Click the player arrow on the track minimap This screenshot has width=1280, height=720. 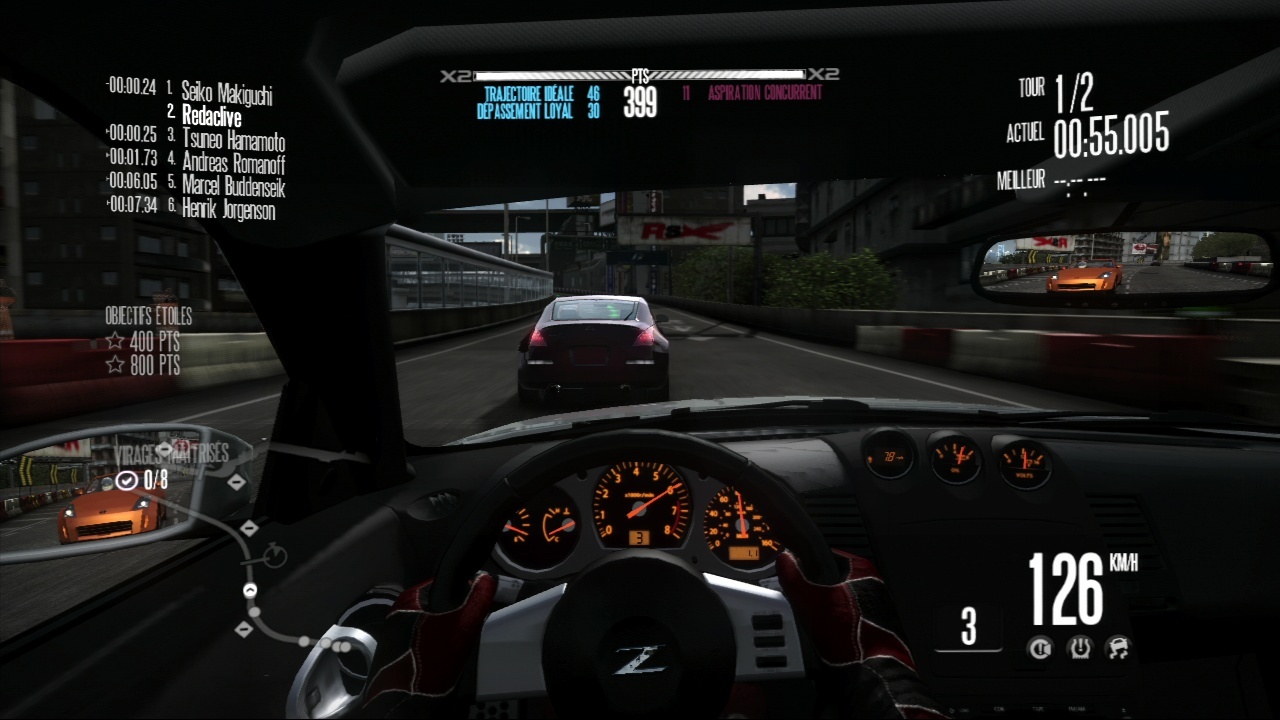point(250,590)
